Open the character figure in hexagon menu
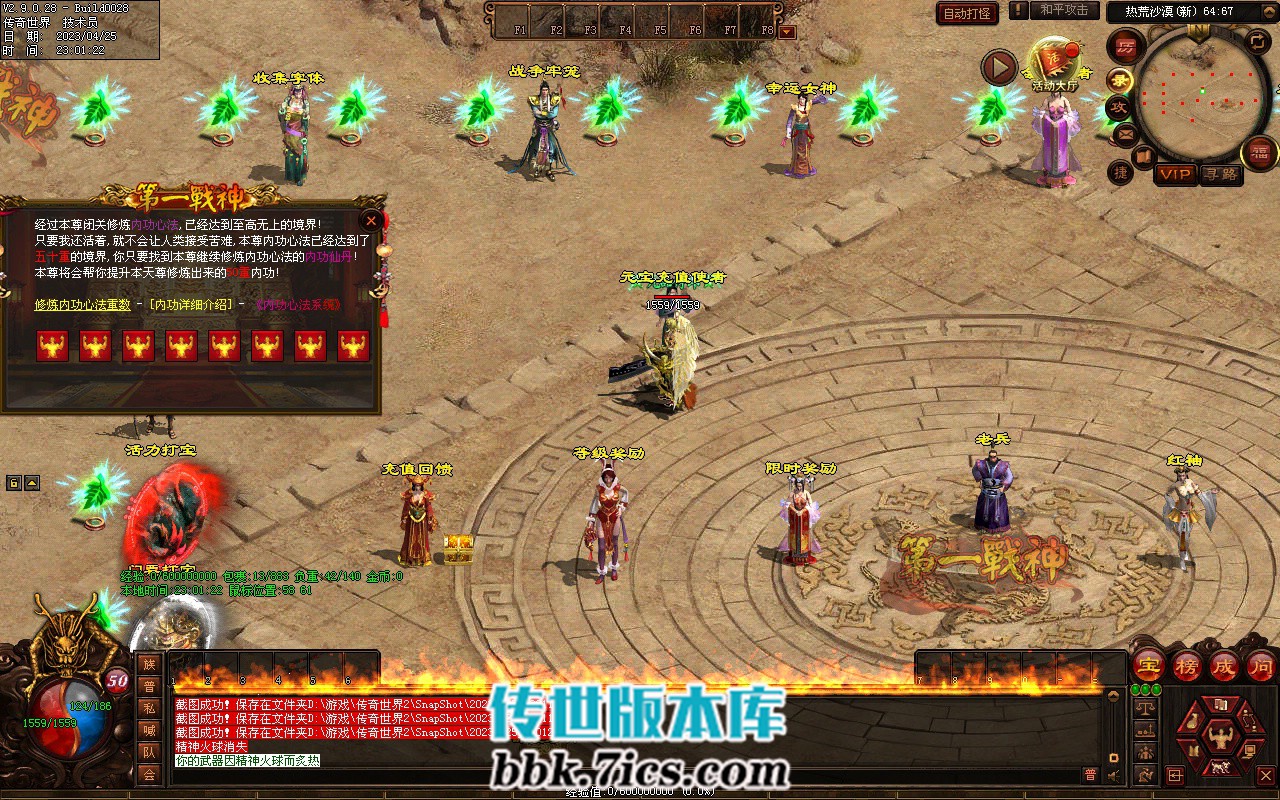 coord(1220,738)
